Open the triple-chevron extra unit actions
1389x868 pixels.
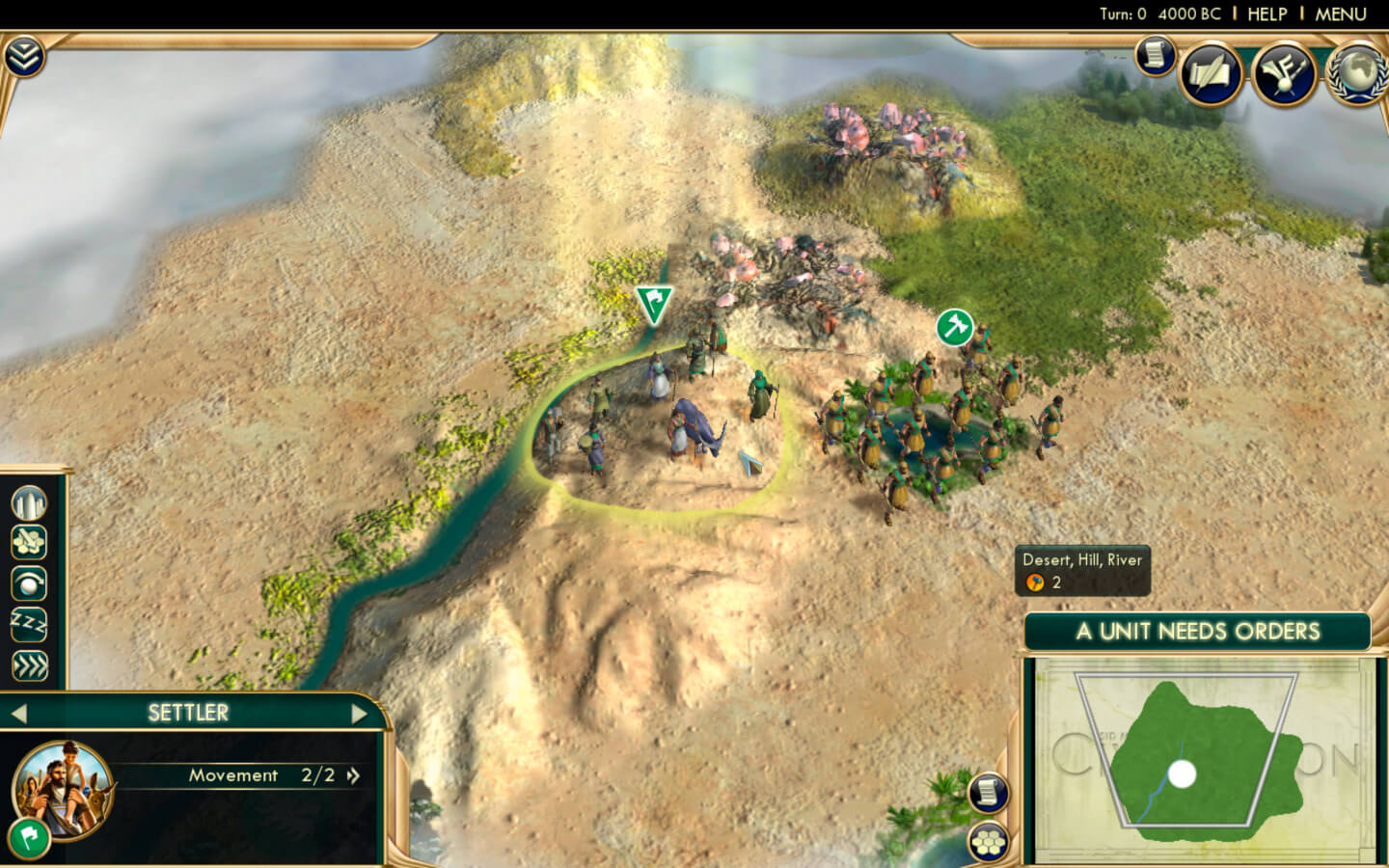(x=29, y=665)
